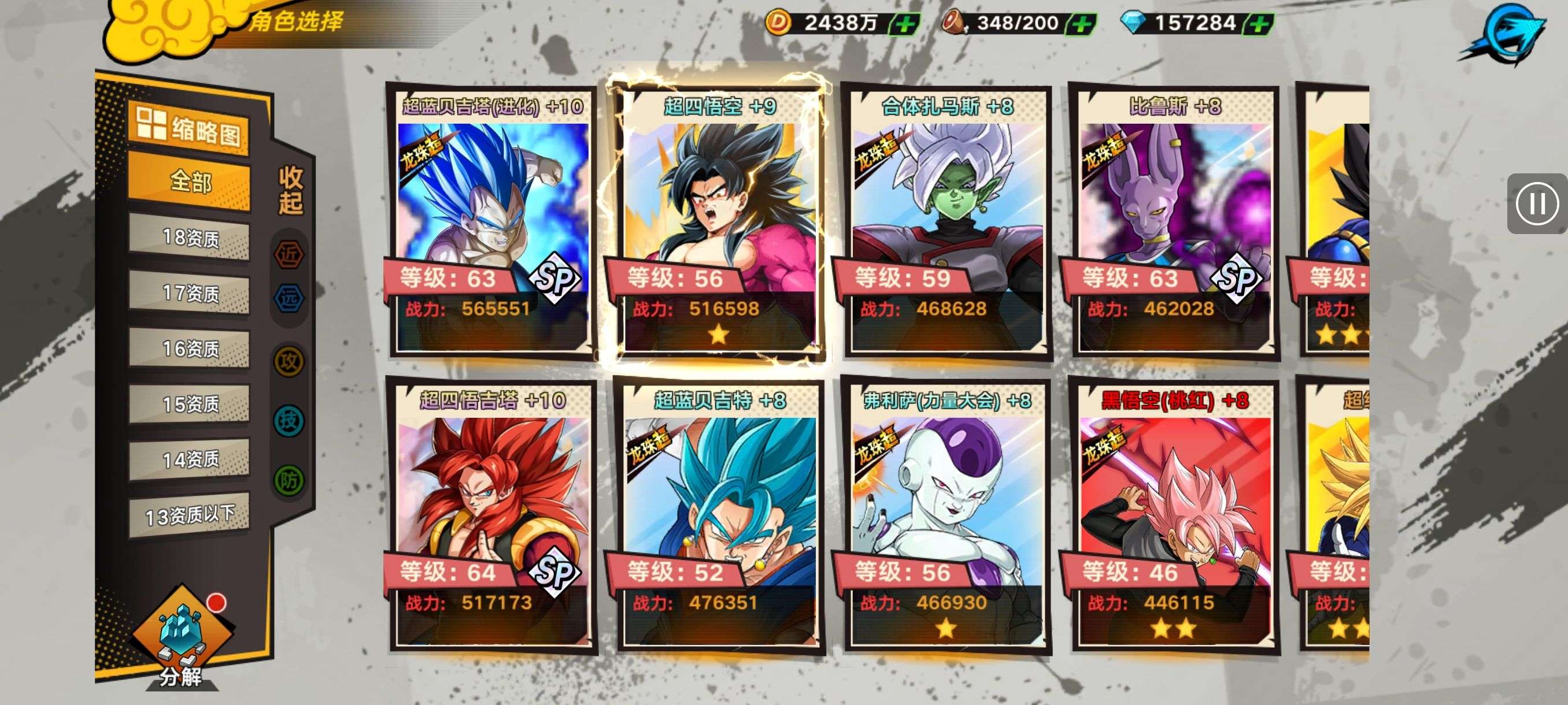
Task: Show 全部 all characters filter
Action: click(x=189, y=181)
